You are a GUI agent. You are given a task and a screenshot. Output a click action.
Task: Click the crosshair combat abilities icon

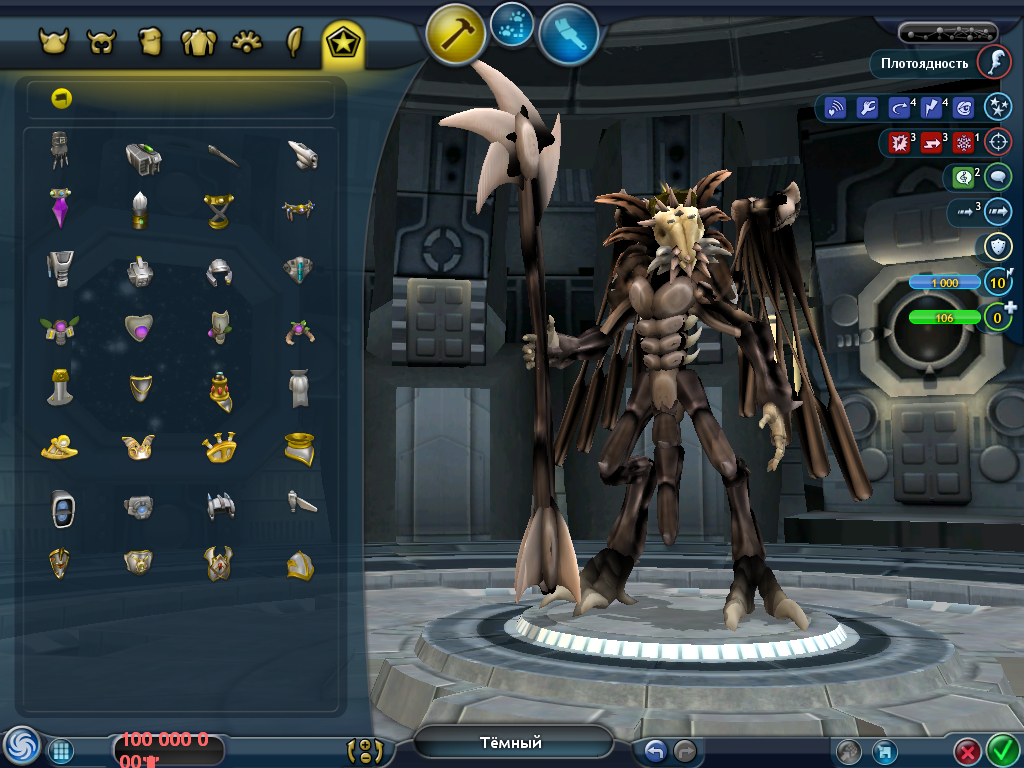click(997, 142)
